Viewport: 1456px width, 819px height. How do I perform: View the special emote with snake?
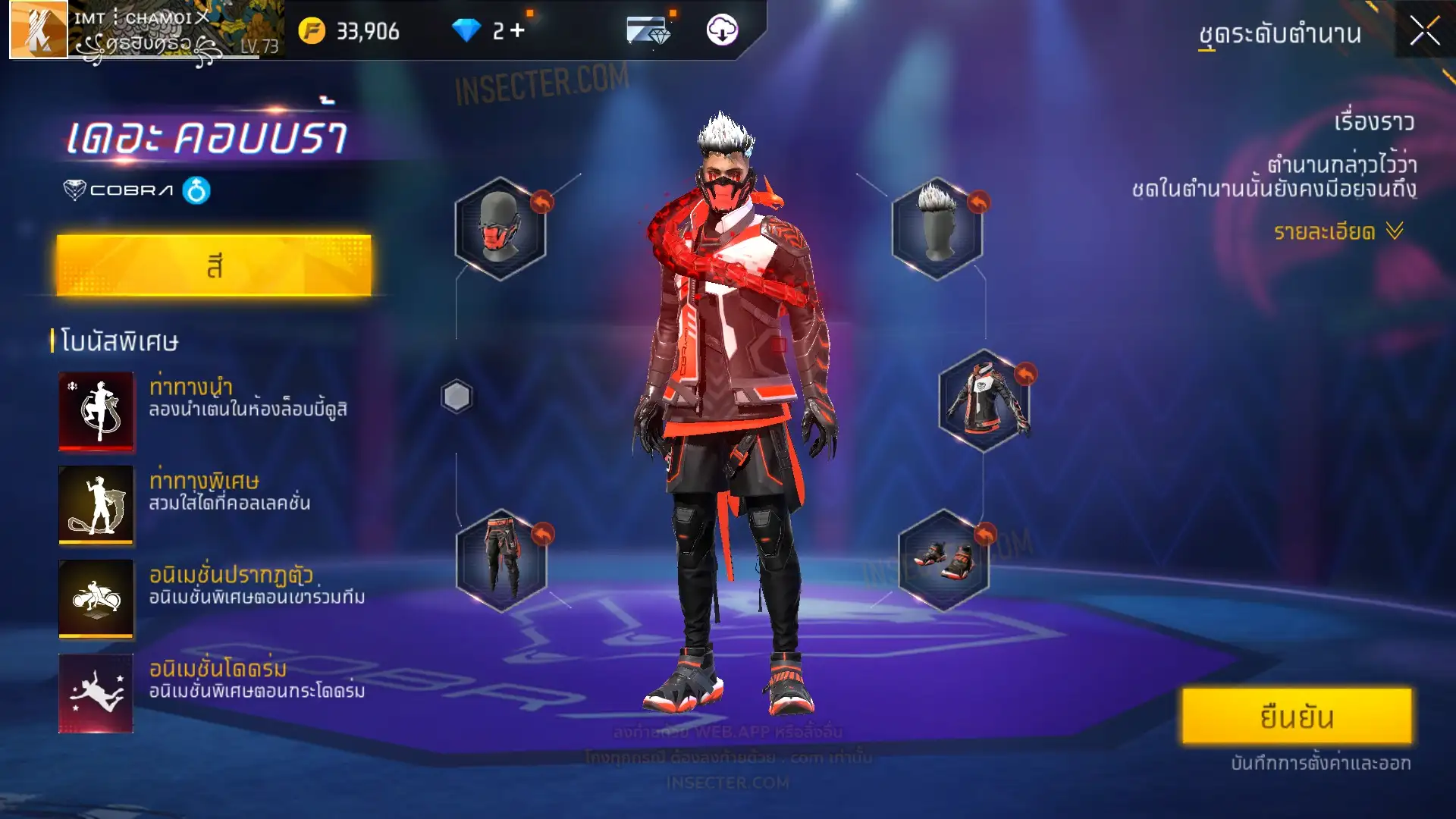point(96,505)
